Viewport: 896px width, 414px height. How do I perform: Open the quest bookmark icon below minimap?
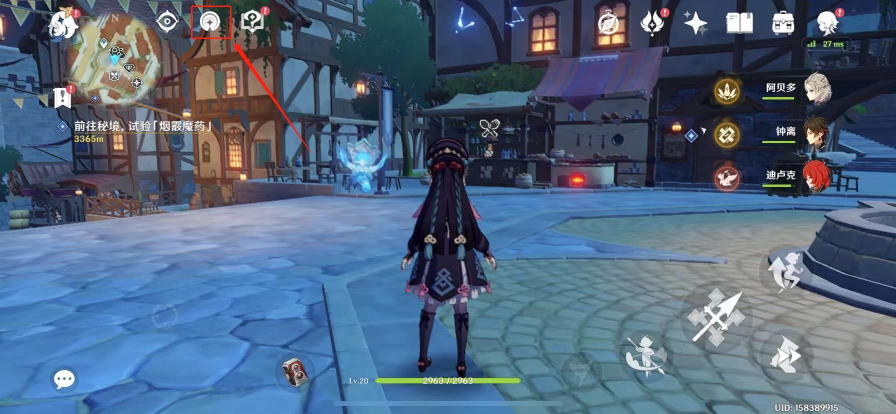tap(64, 98)
